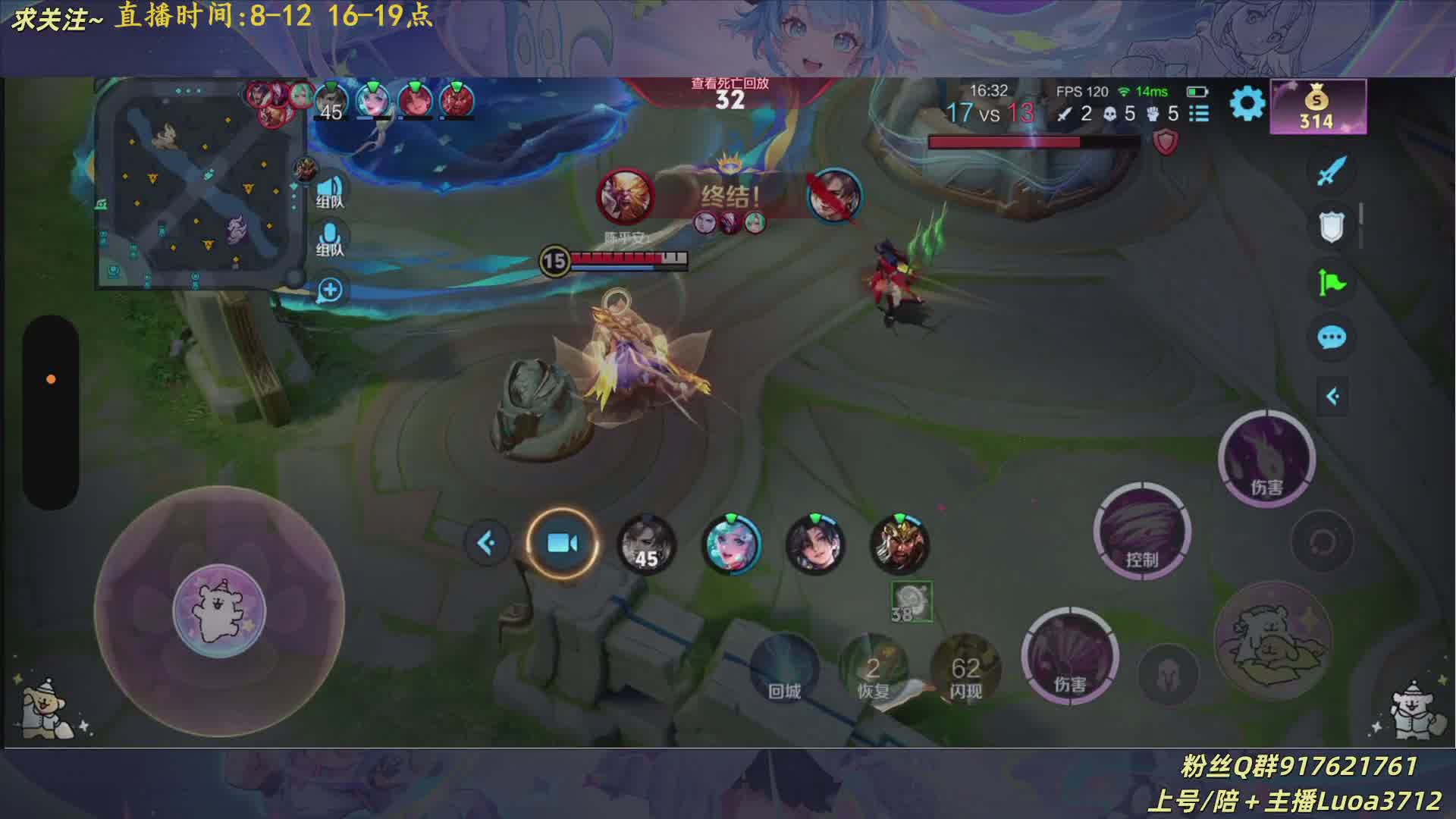Viewport: 1456px width, 819px height.
Task: Cast the 控制 control skill
Action: coord(1142,532)
